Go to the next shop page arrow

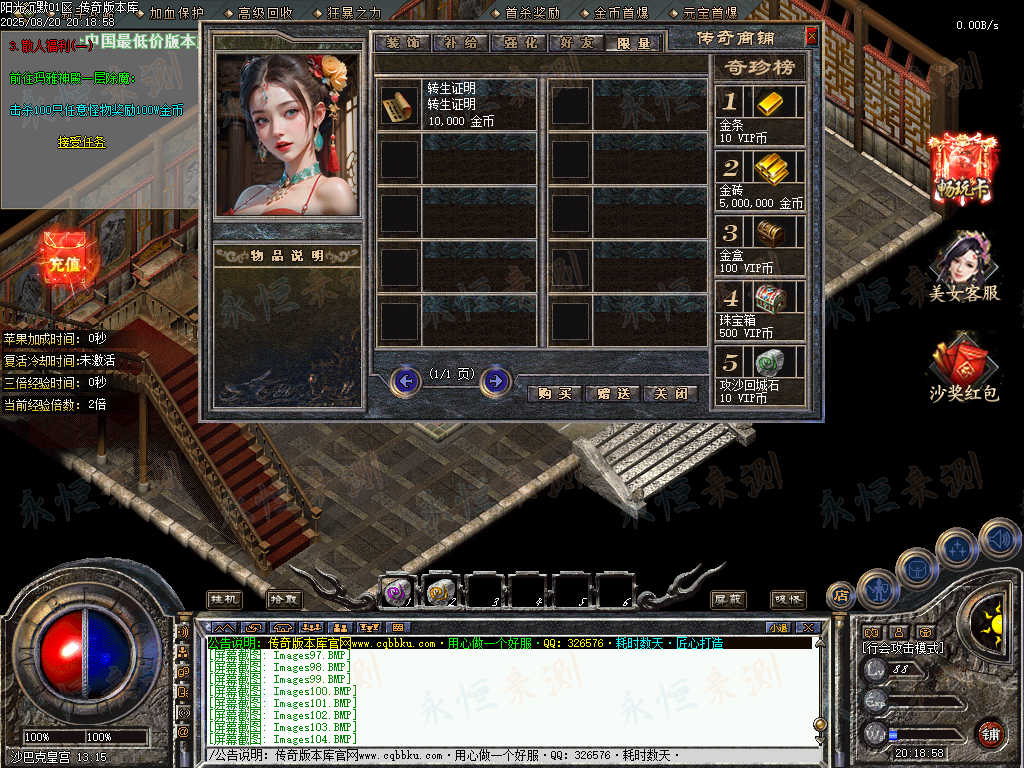496,381
